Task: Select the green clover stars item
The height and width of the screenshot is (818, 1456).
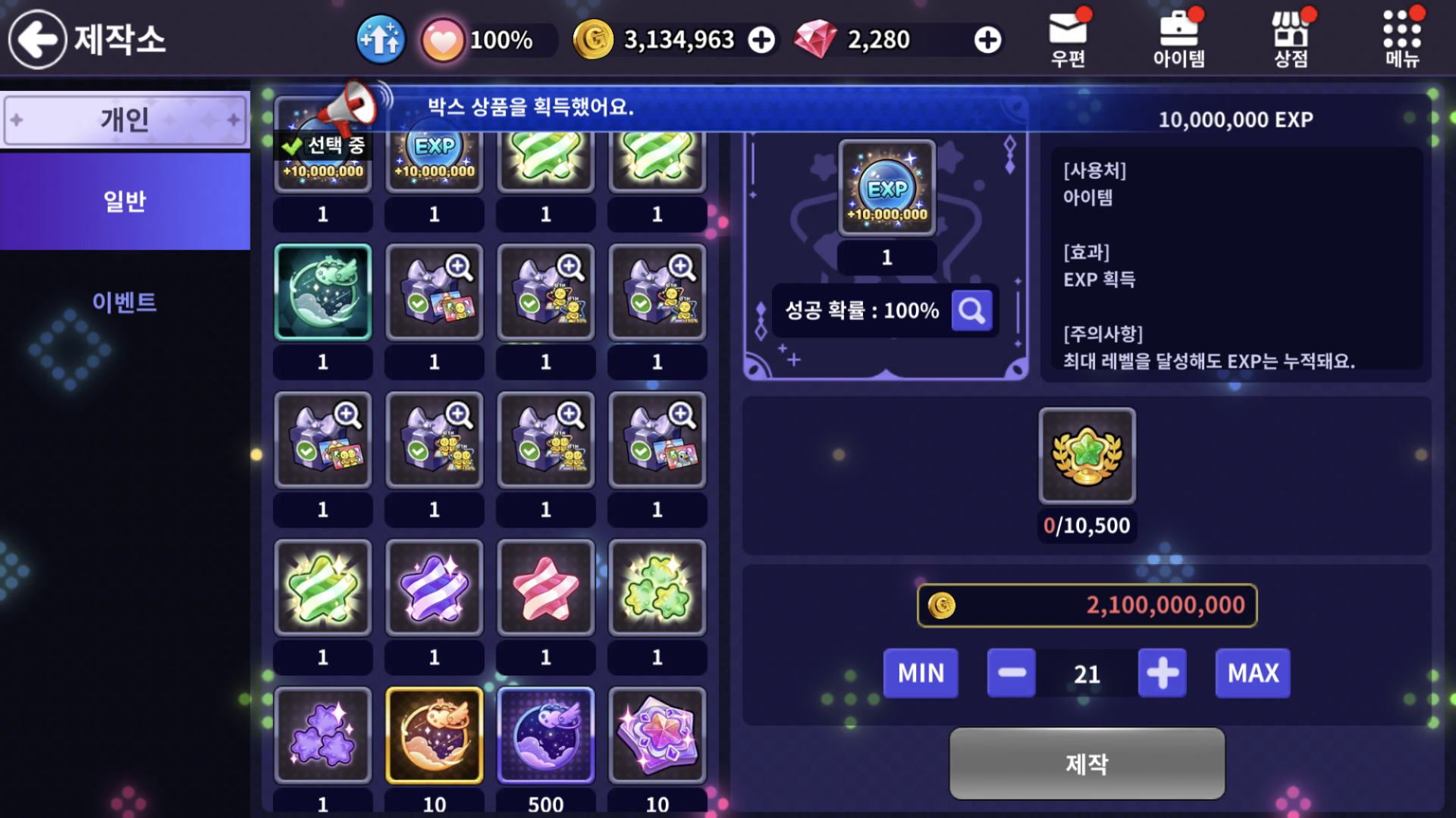Action: pyautogui.click(x=657, y=588)
